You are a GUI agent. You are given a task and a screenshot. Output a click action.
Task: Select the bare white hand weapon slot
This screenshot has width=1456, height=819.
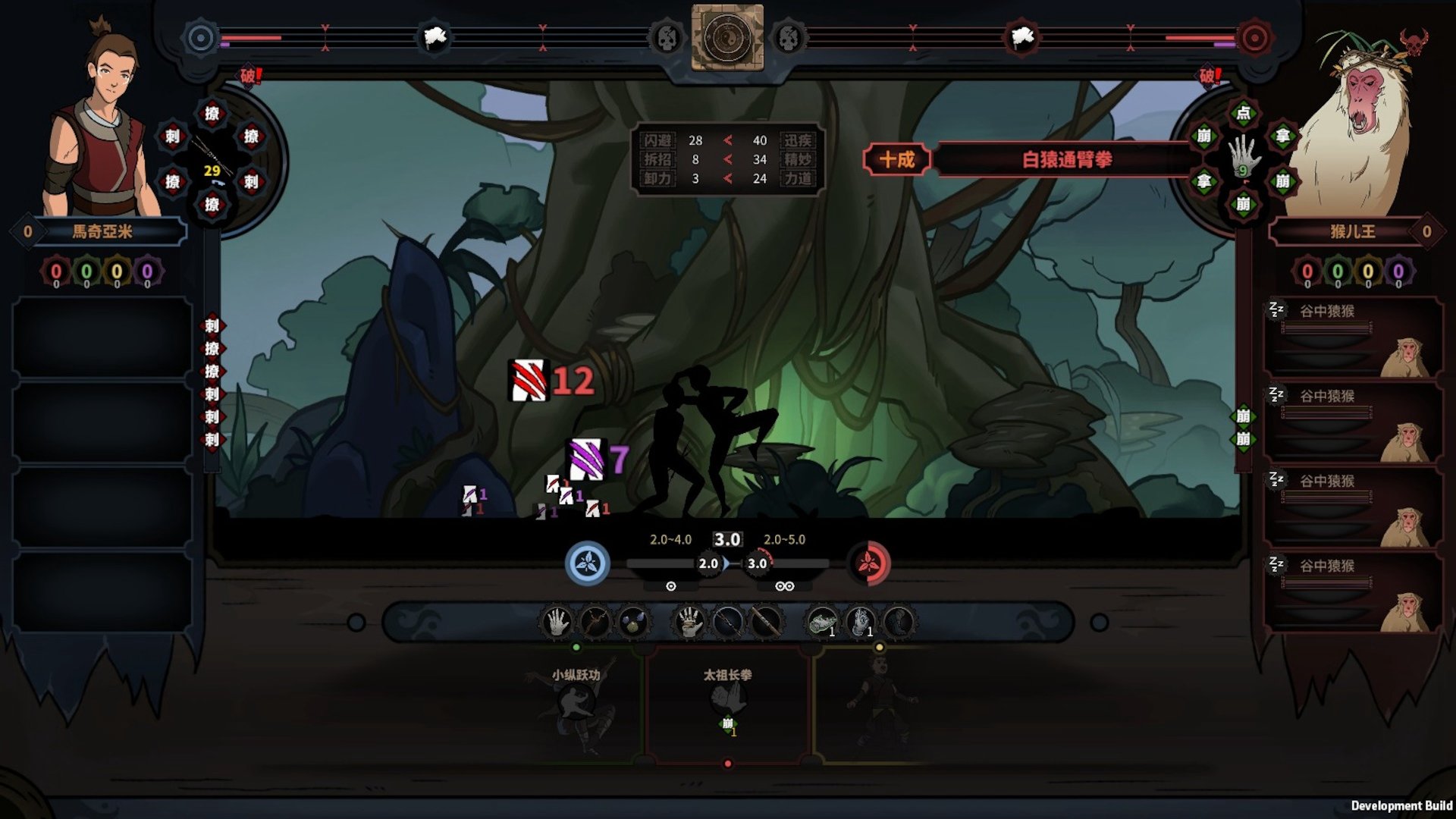(557, 623)
